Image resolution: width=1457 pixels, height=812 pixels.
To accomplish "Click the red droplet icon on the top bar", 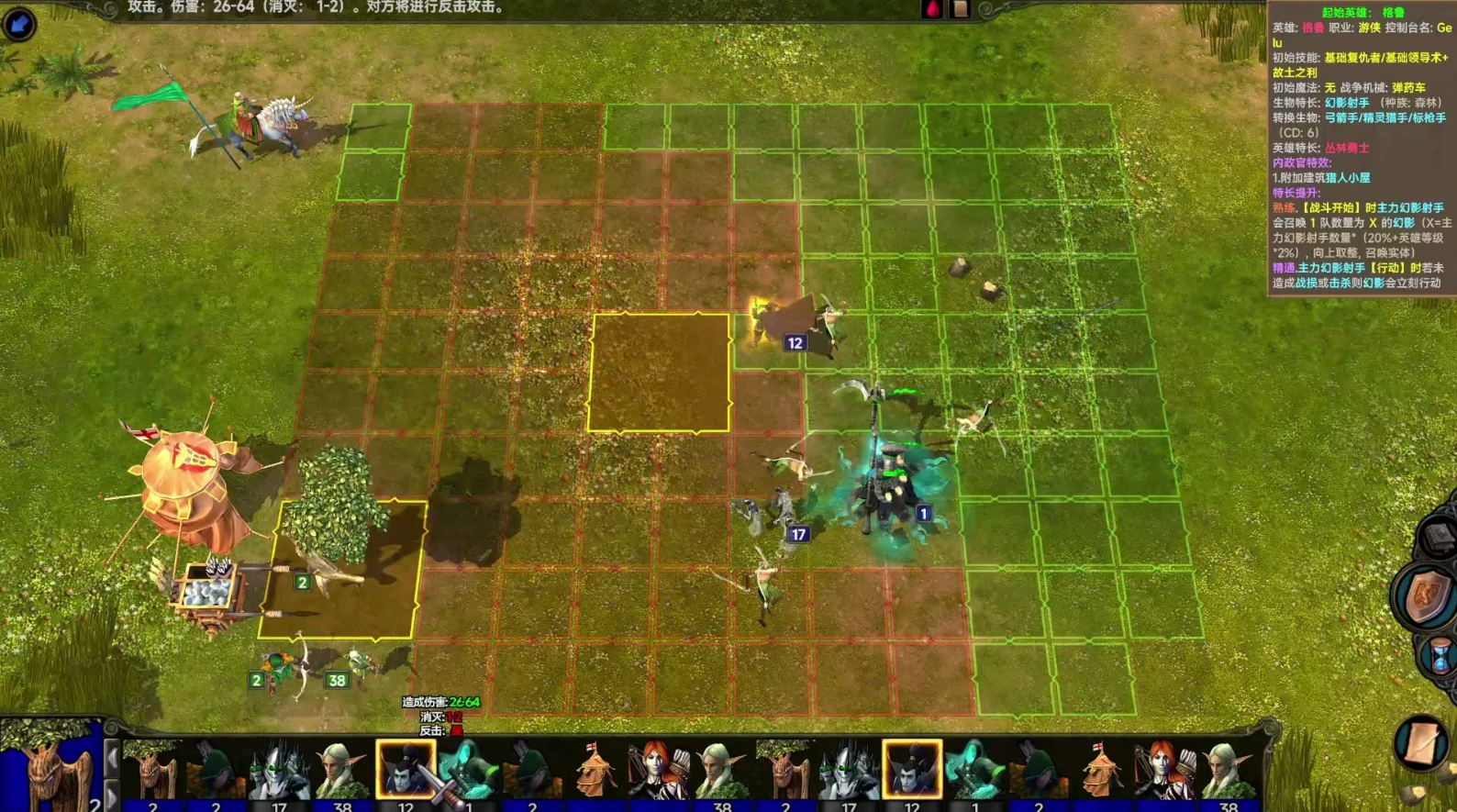I will pos(932,9).
